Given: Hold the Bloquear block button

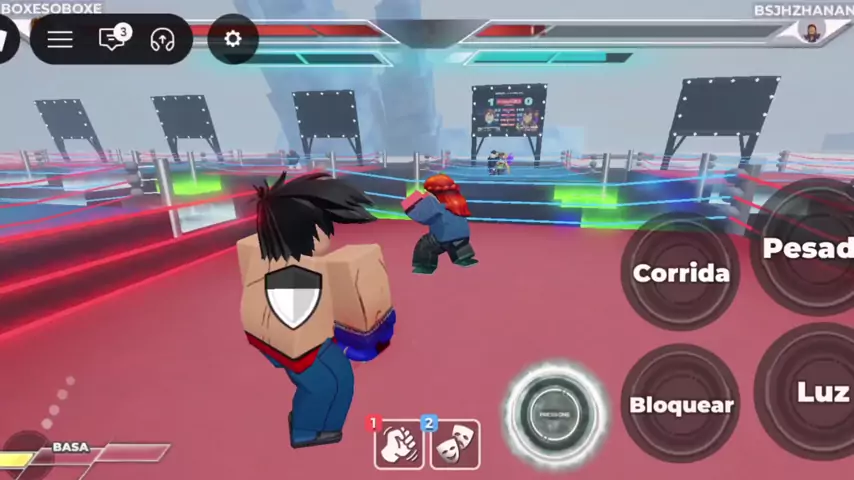Looking at the screenshot, I should 680,404.
